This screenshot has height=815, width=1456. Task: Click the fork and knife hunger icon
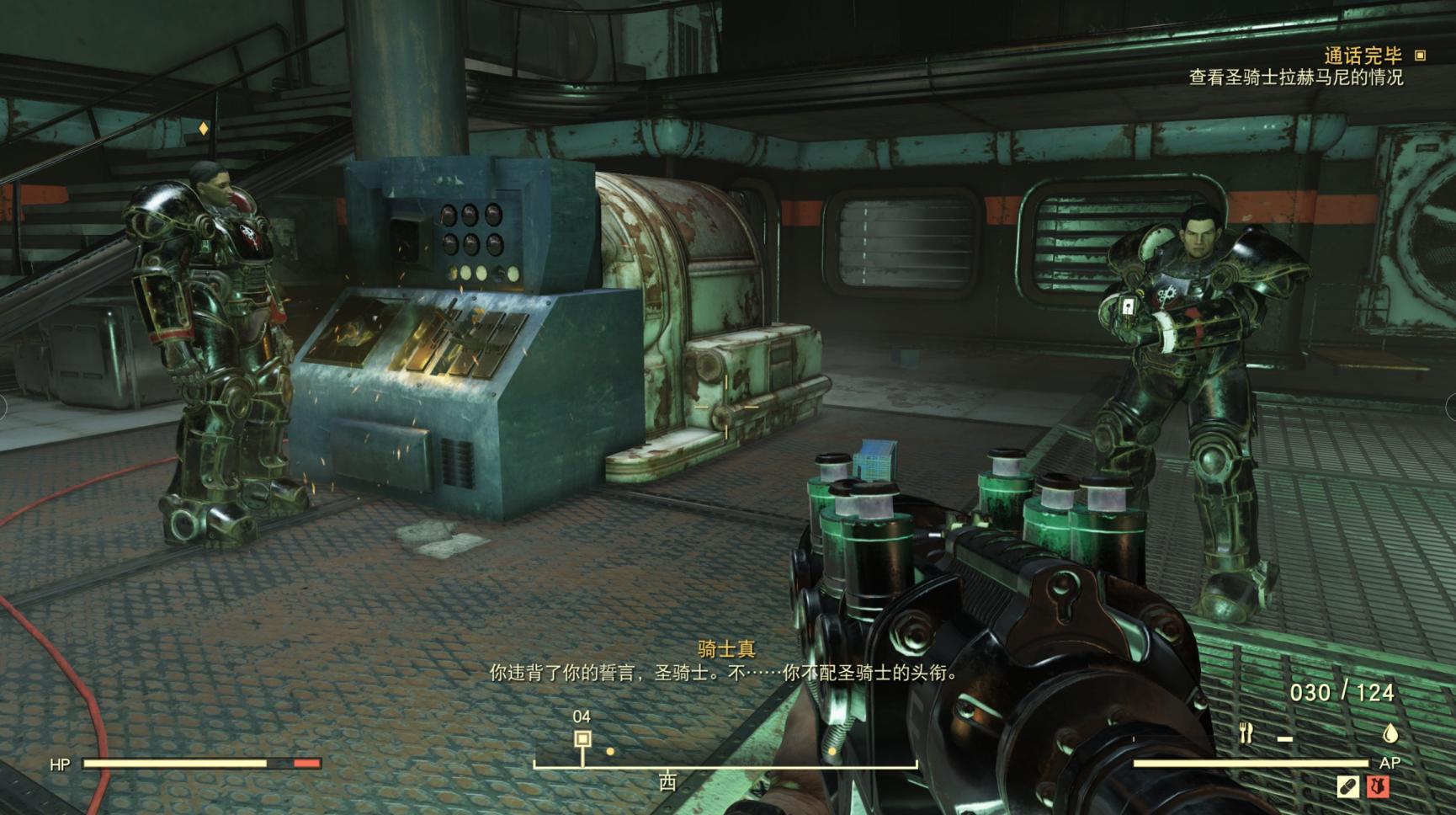[1246, 733]
